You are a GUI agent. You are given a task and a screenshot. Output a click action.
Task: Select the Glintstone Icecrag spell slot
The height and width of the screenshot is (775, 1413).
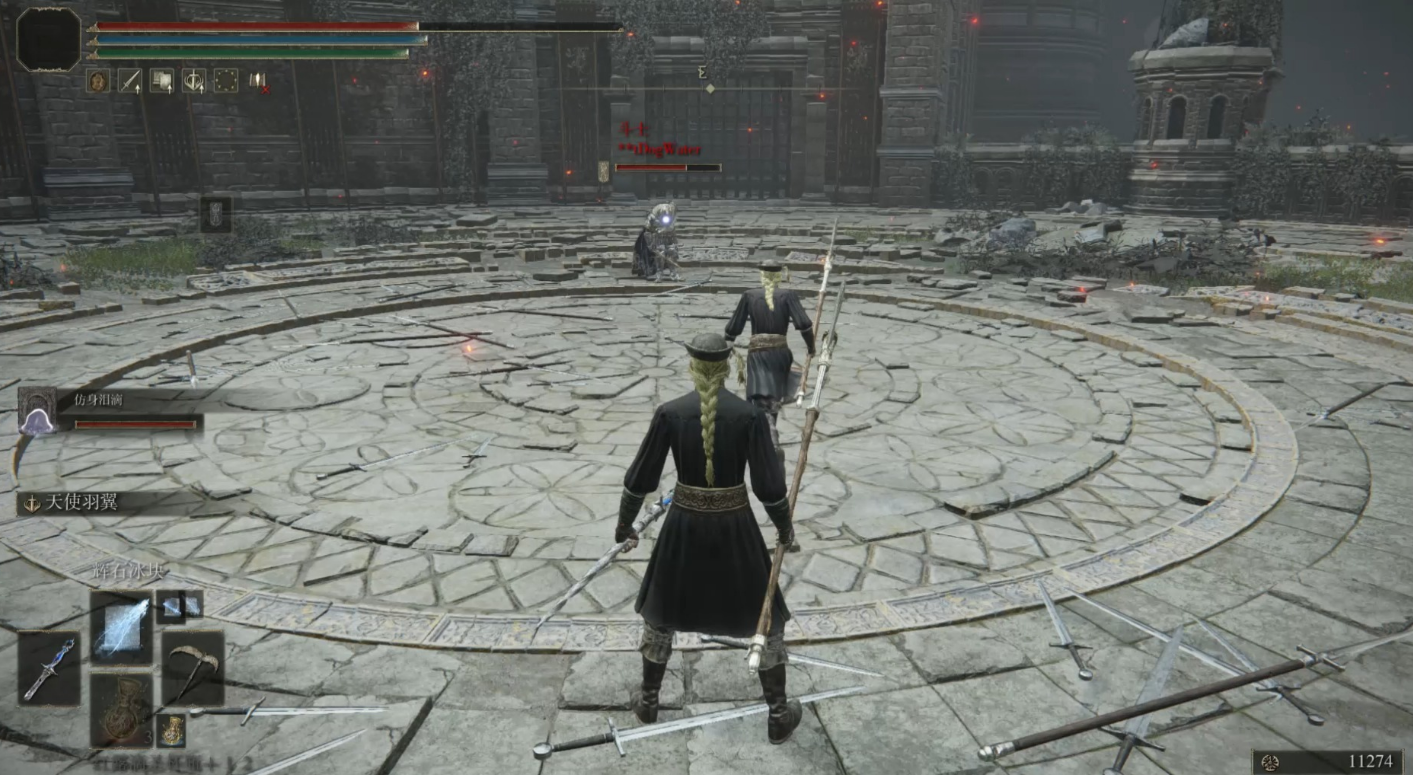(x=121, y=628)
